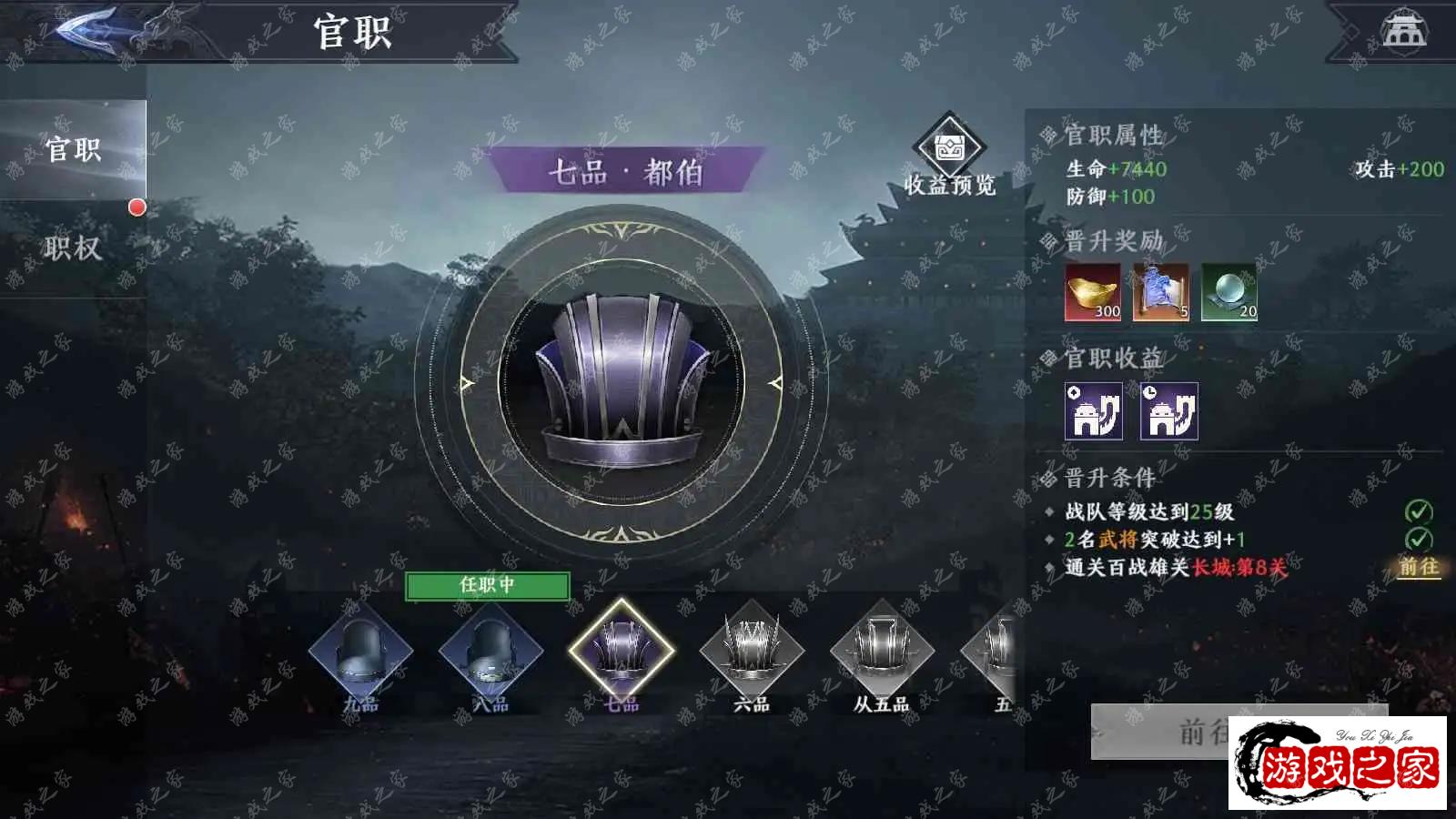The image size is (1456, 819).
Task: Inspect the blue scroll reward icon
Action: [1160, 292]
